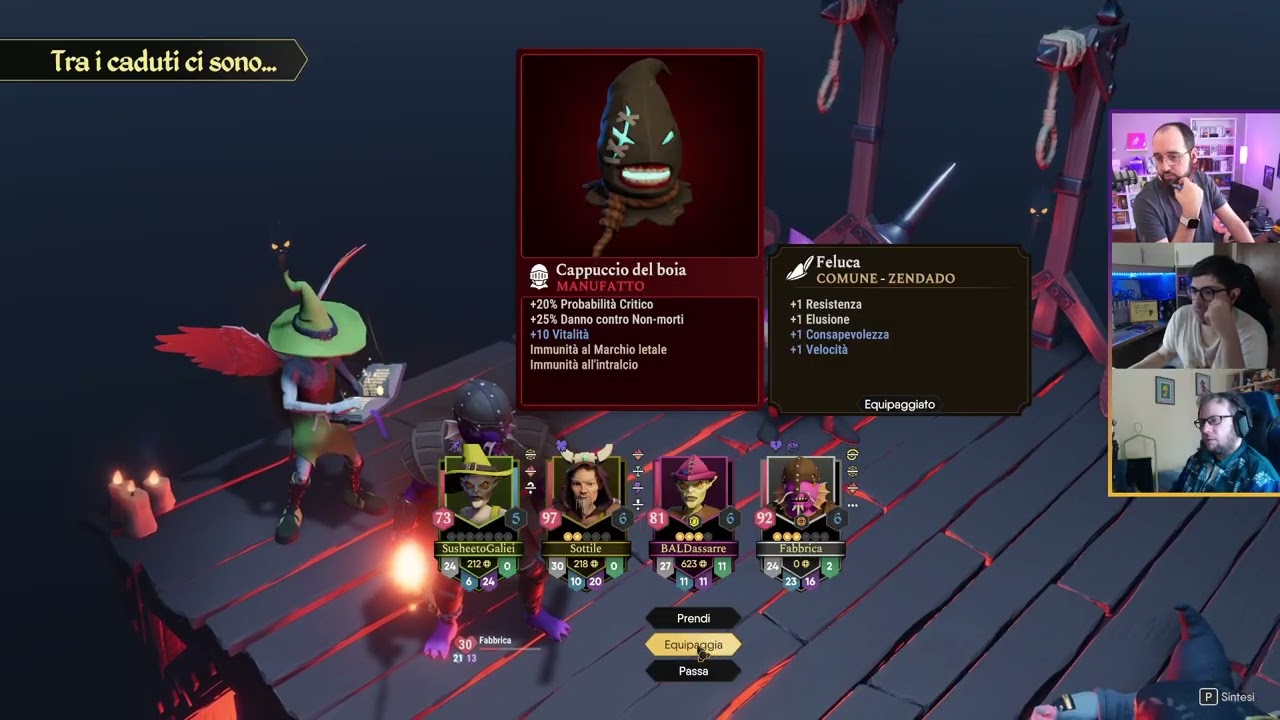The image size is (1280, 720).
Task: Open the Feluca equipped item panel
Action: pos(898,330)
